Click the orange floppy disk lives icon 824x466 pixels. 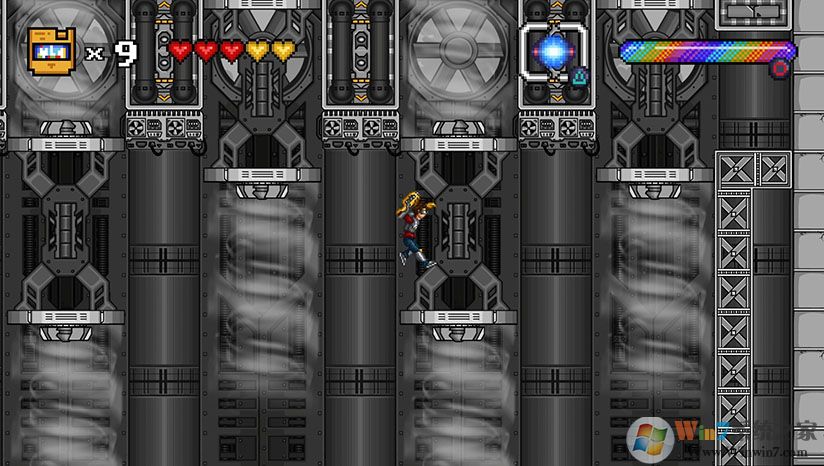(x=51, y=50)
